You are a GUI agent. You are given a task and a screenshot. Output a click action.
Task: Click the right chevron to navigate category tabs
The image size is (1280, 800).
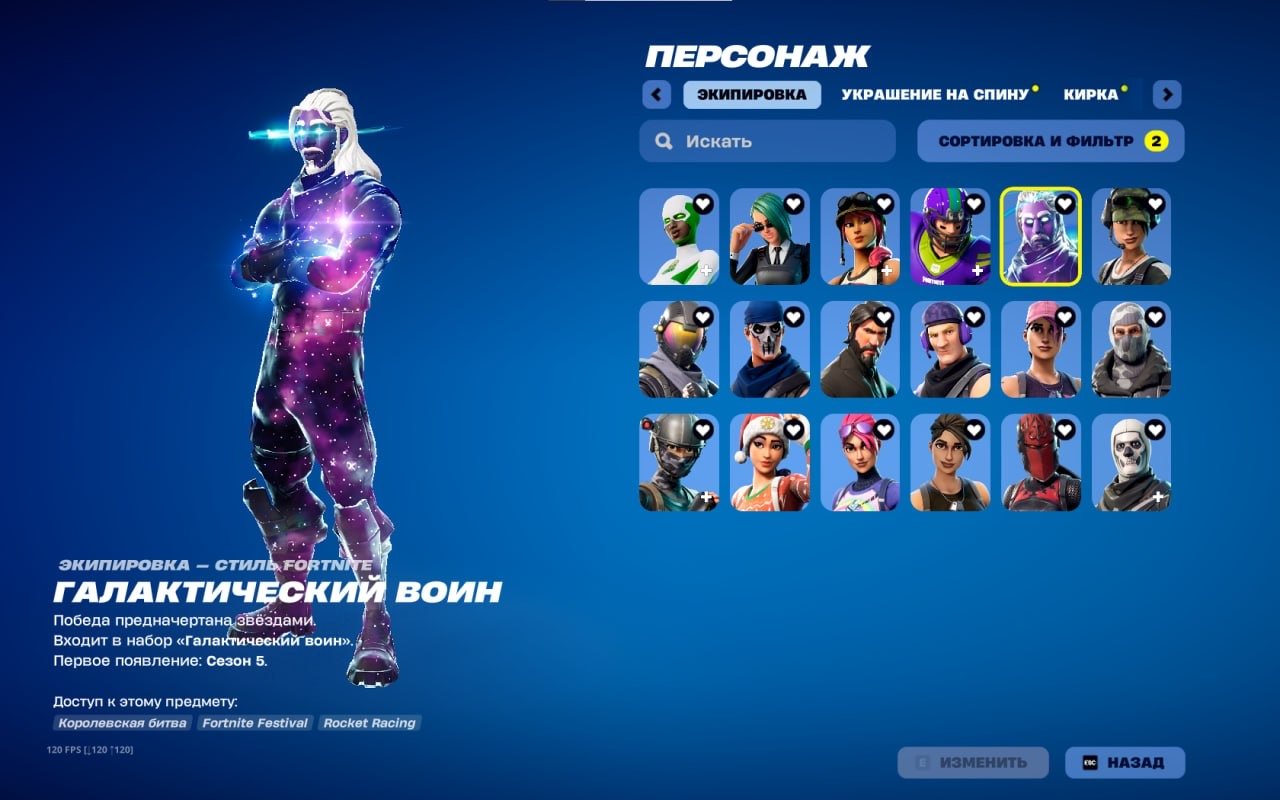(x=1166, y=93)
